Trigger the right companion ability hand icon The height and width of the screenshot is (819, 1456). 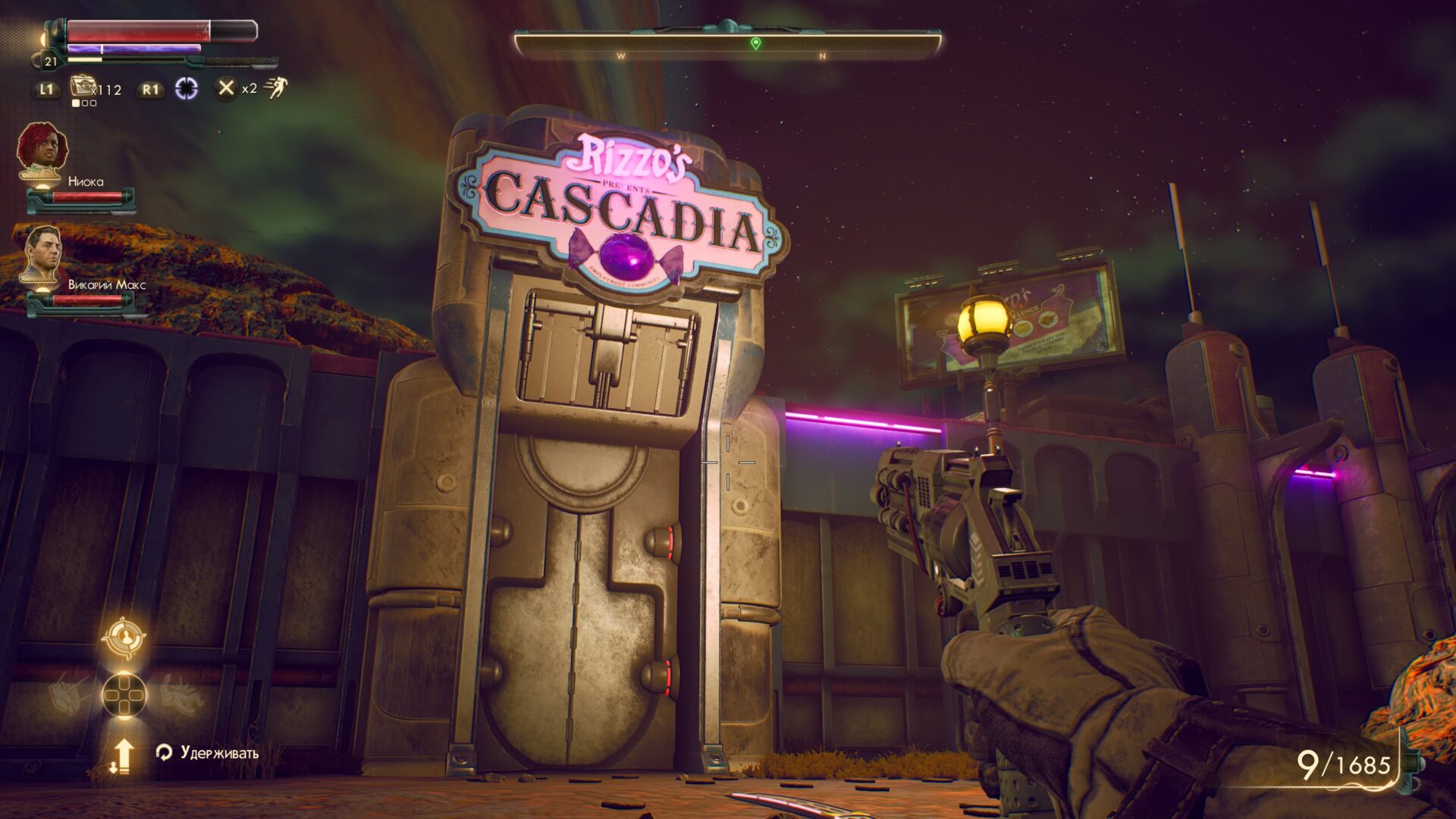179,694
